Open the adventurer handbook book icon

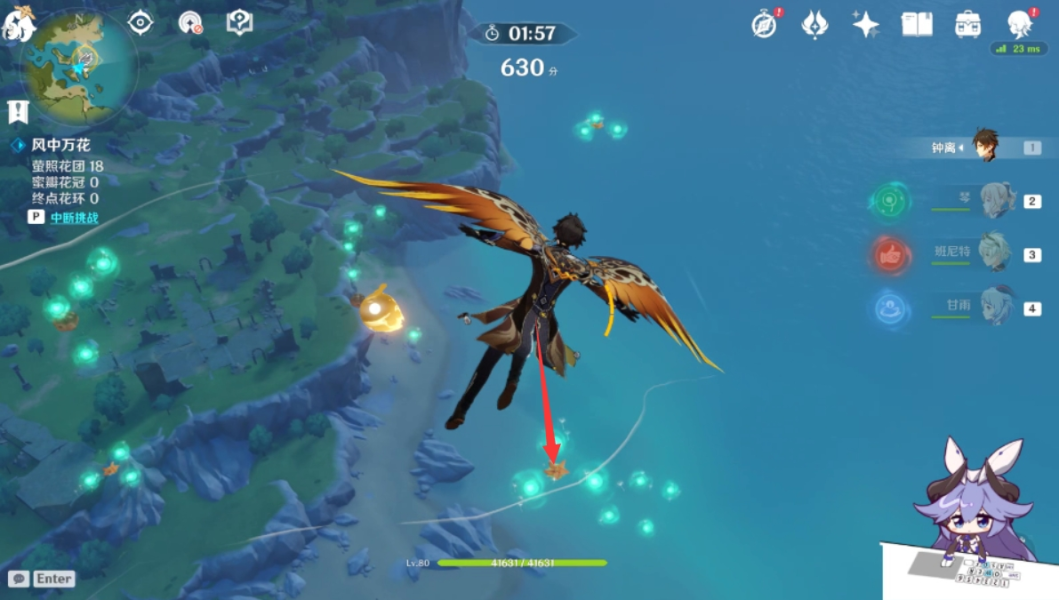[x=916, y=25]
